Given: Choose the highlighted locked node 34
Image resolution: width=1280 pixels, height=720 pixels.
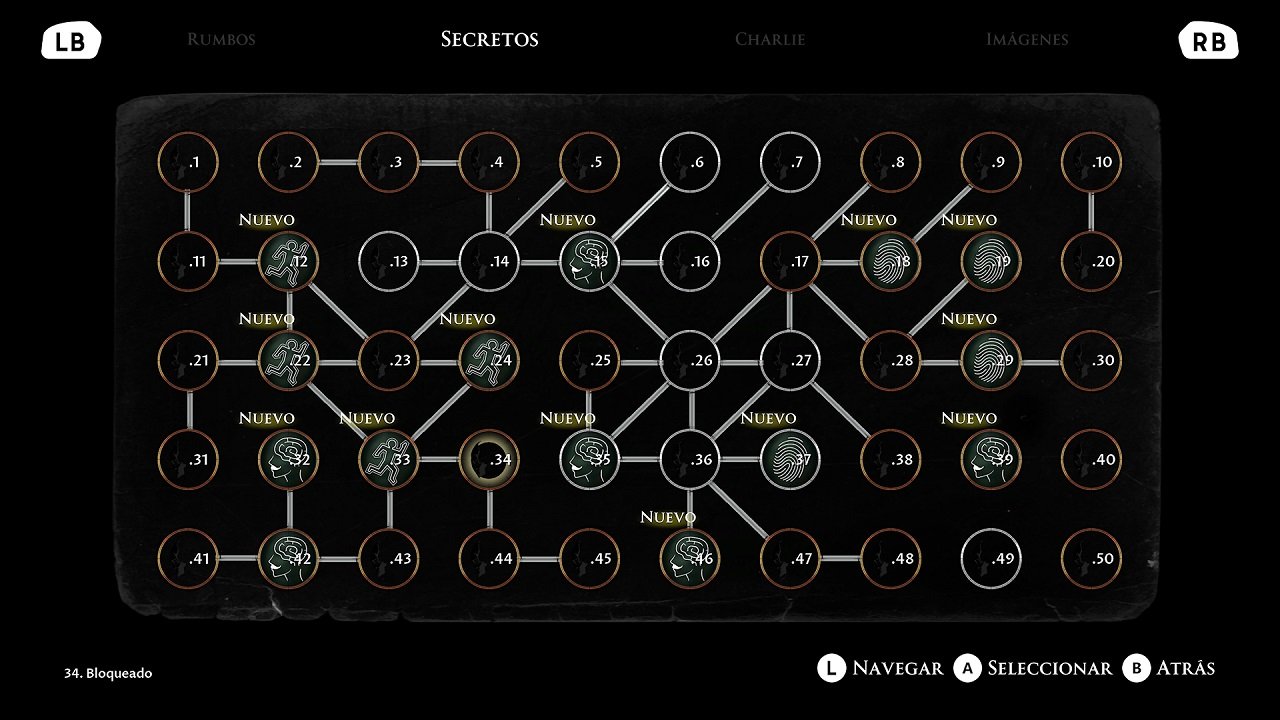Looking at the screenshot, I should pyautogui.click(x=489, y=460).
